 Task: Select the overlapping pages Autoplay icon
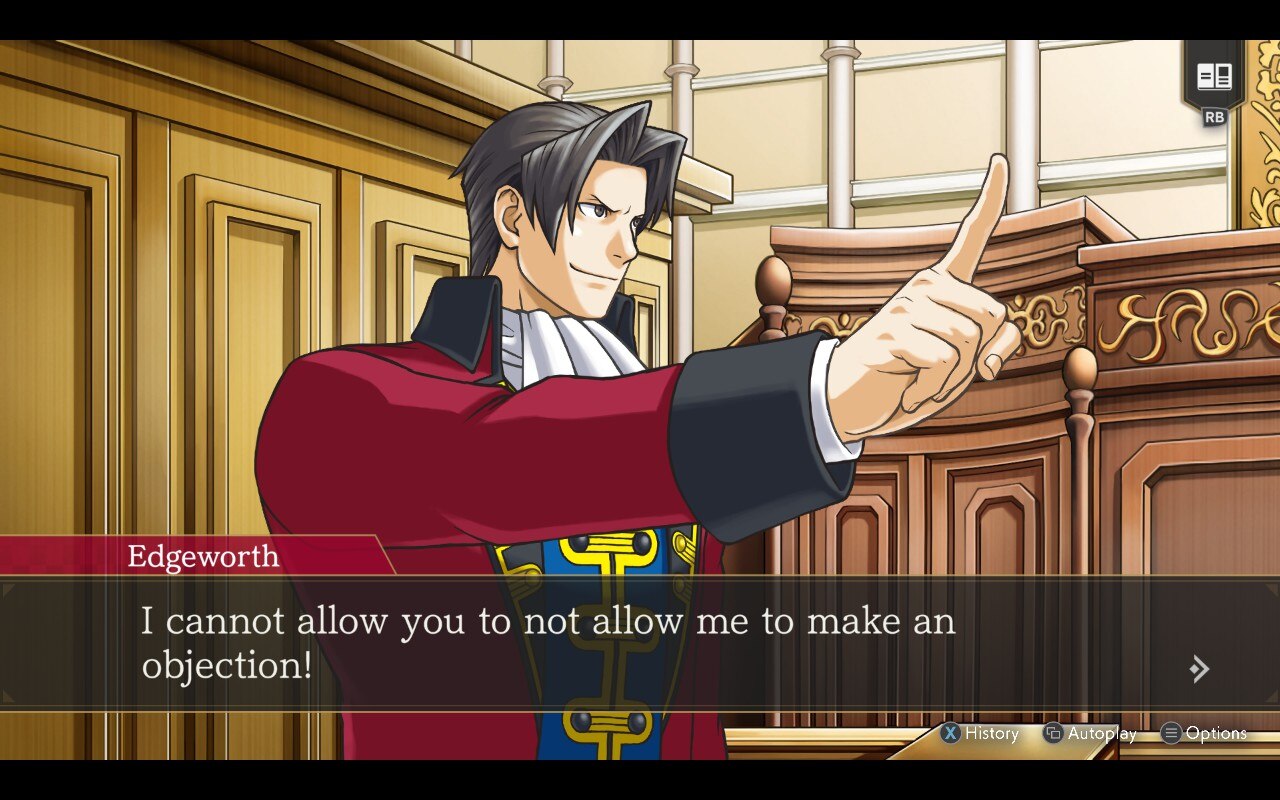click(1053, 733)
